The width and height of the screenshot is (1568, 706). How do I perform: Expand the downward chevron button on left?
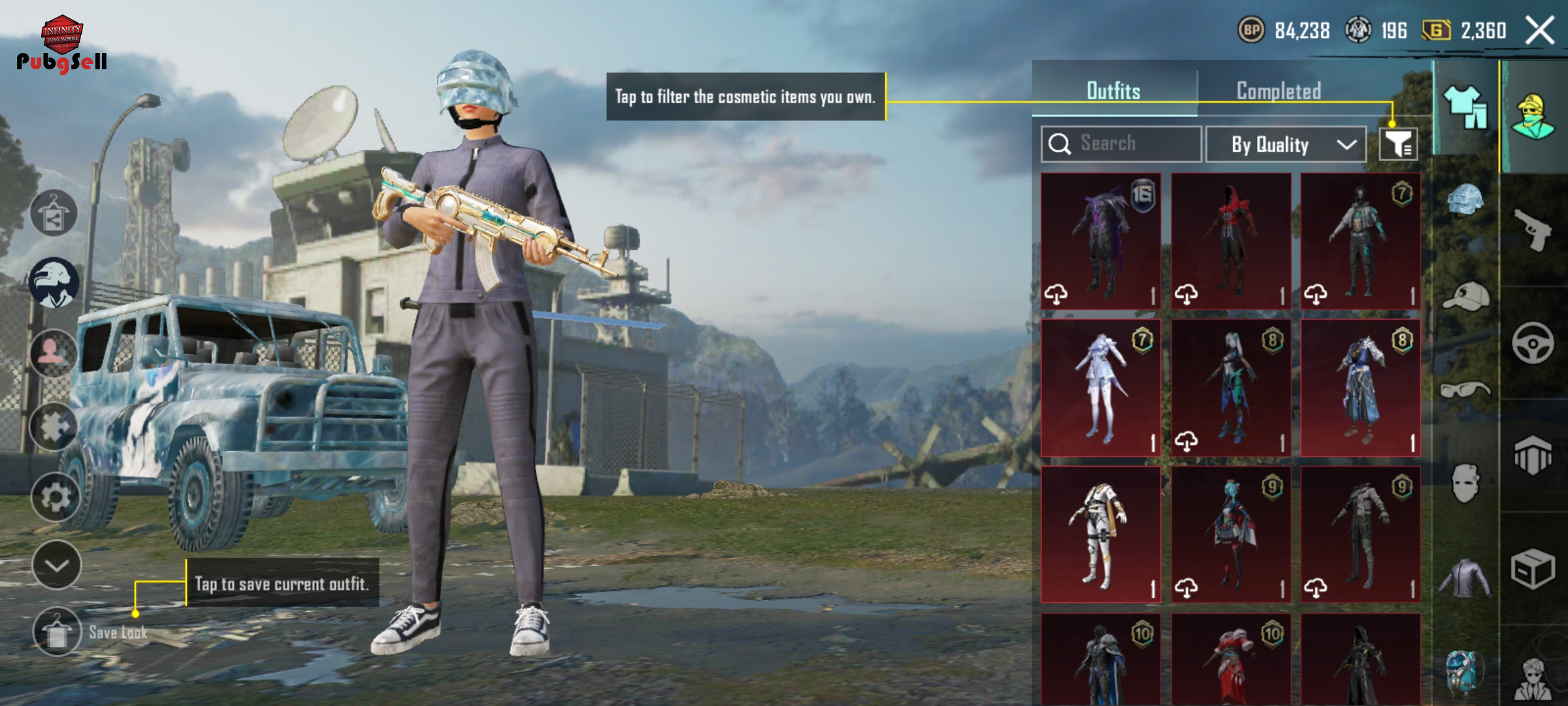point(57,565)
